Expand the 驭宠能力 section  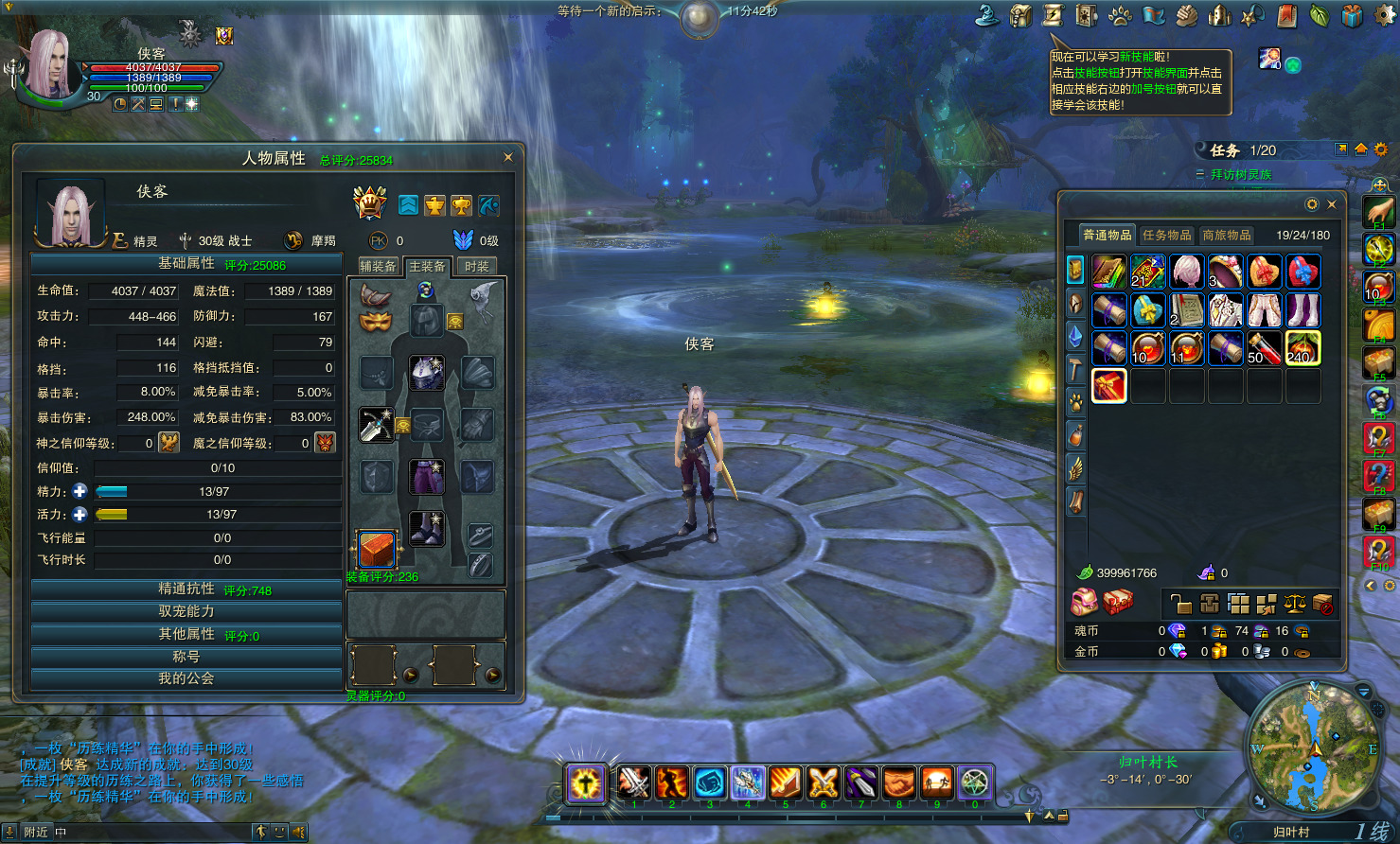click(186, 612)
